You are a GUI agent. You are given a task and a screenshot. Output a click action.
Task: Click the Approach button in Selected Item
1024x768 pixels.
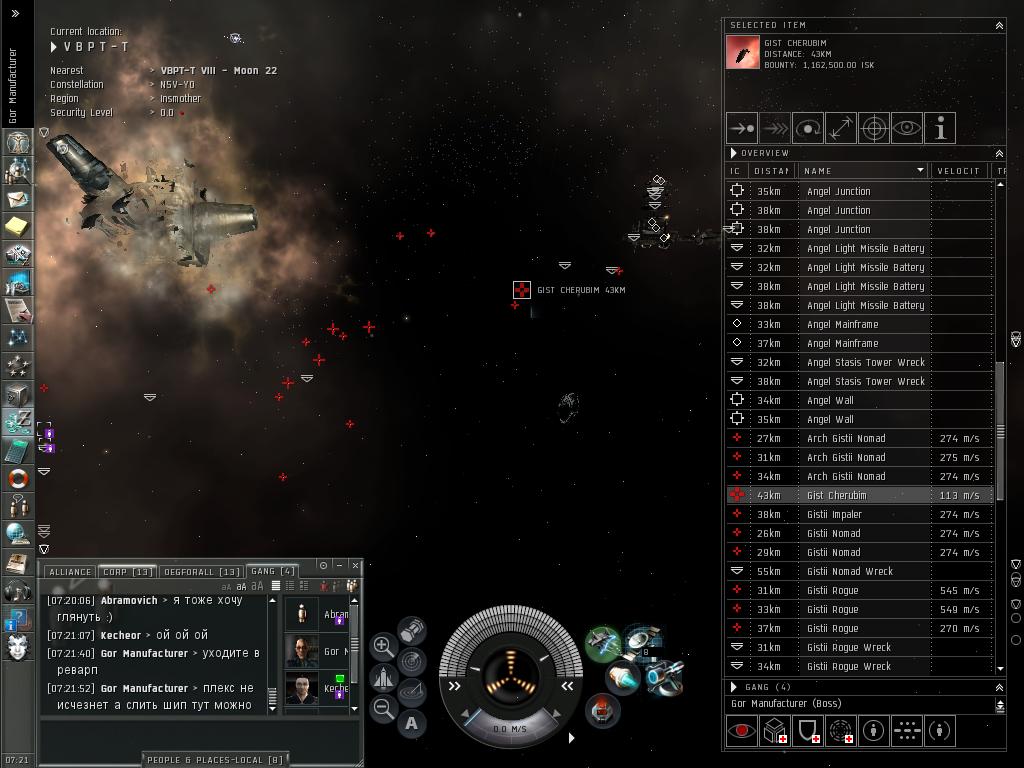click(x=741, y=128)
